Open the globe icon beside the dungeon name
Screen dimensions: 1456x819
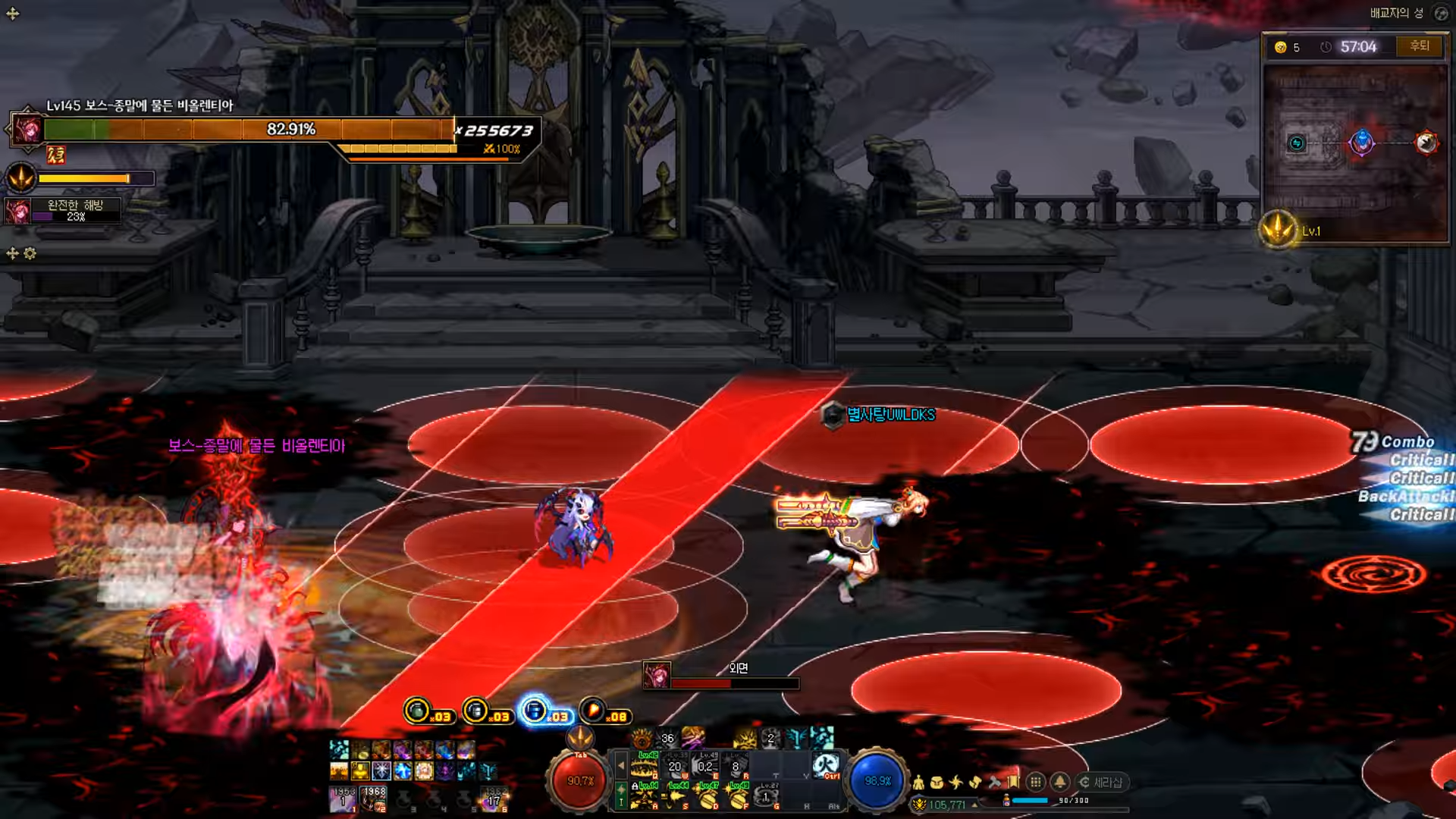click(1441, 13)
